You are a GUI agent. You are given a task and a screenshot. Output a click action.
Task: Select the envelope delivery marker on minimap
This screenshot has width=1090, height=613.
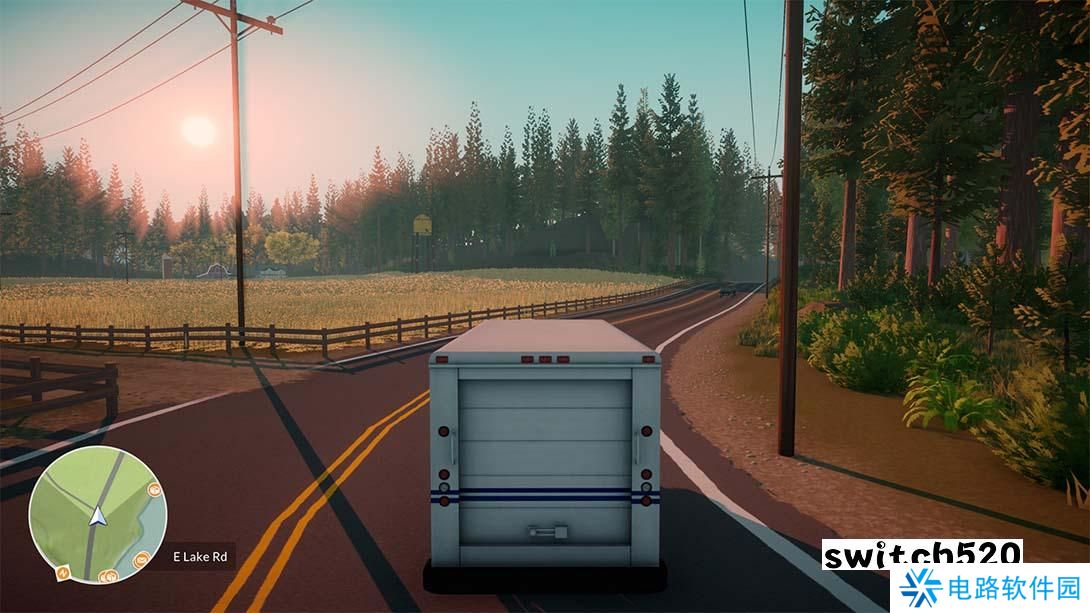point(141,558)
